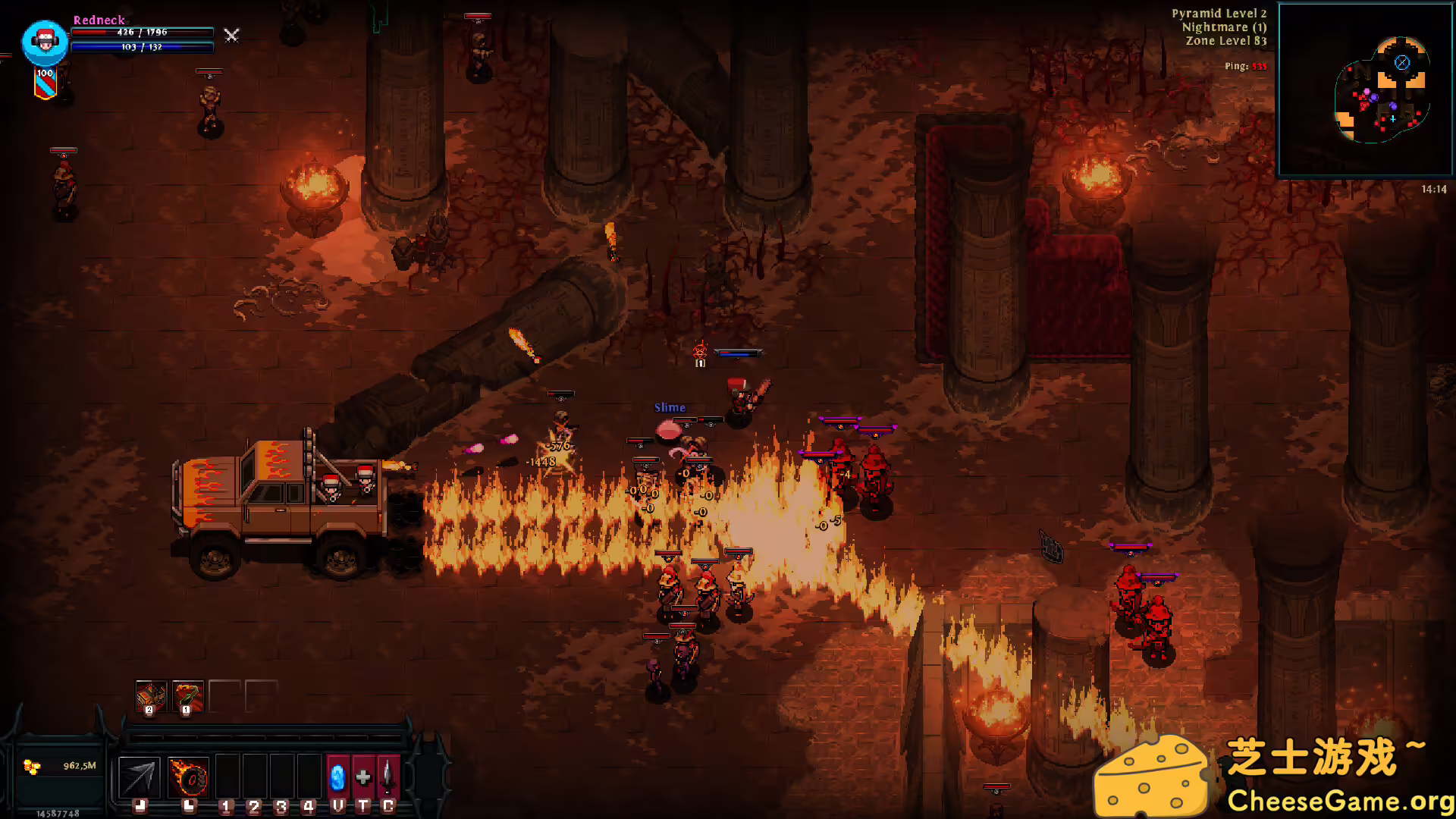Click the level 100 banner badge

click(x=45, y=83)
